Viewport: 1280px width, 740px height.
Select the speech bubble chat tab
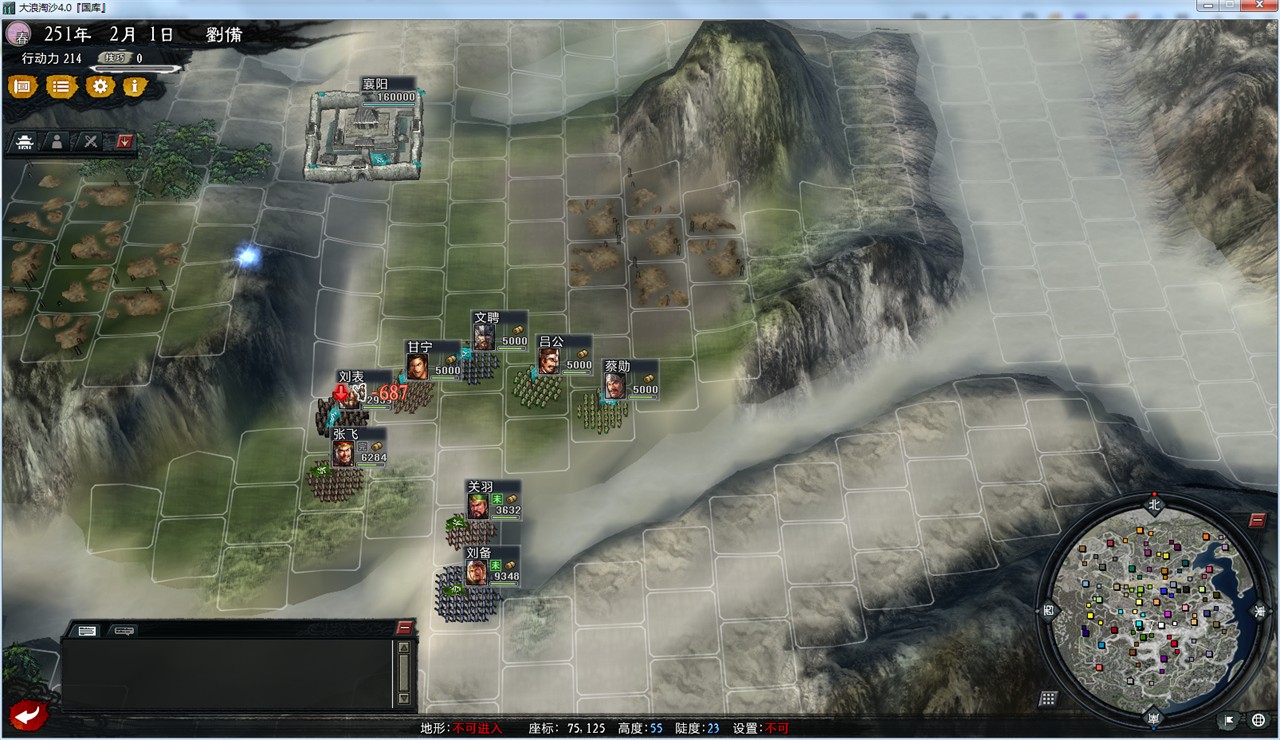point(124,631)
